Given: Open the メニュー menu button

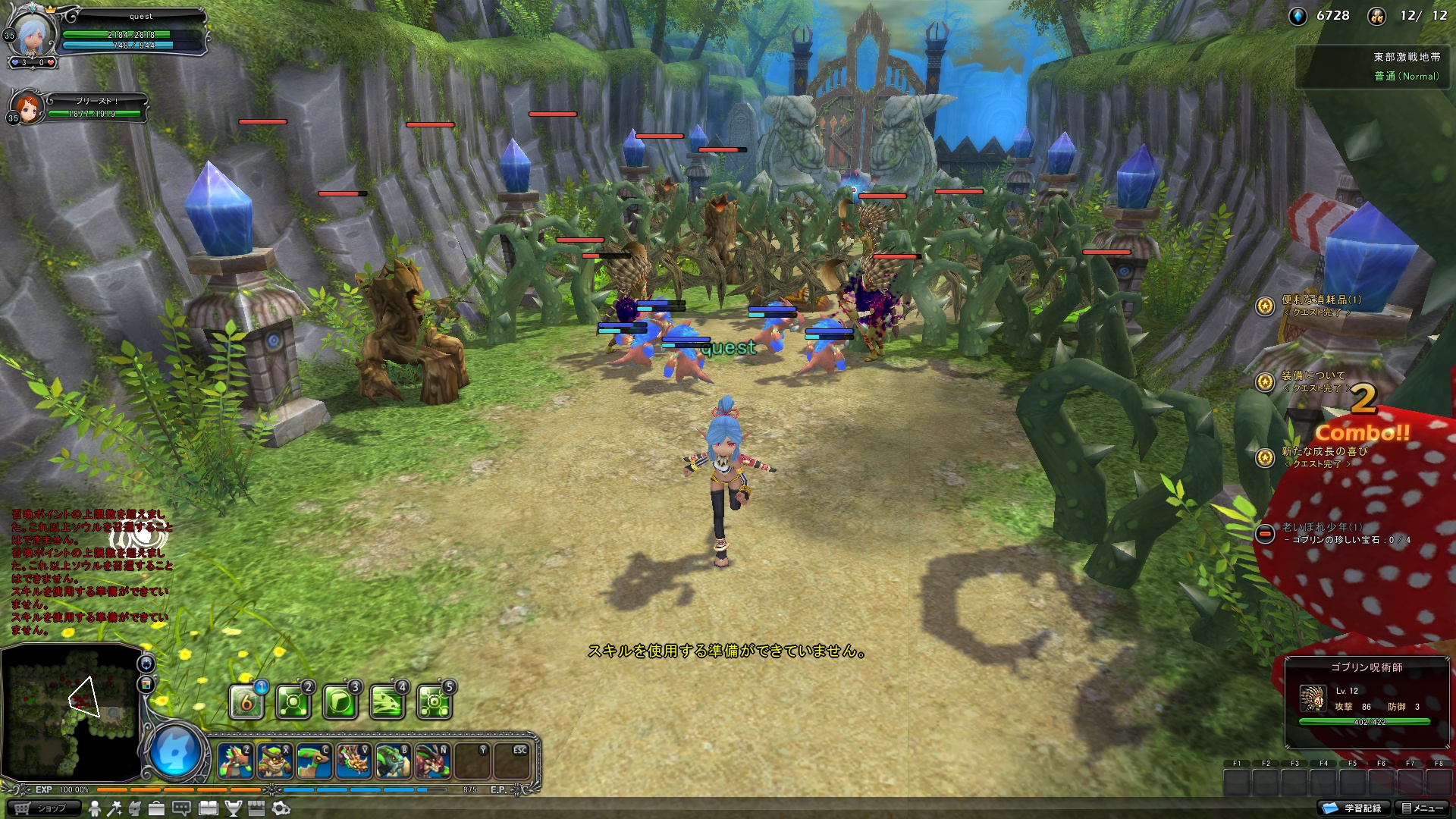Looking at the screenshot, I should [x=1422, y=808].
